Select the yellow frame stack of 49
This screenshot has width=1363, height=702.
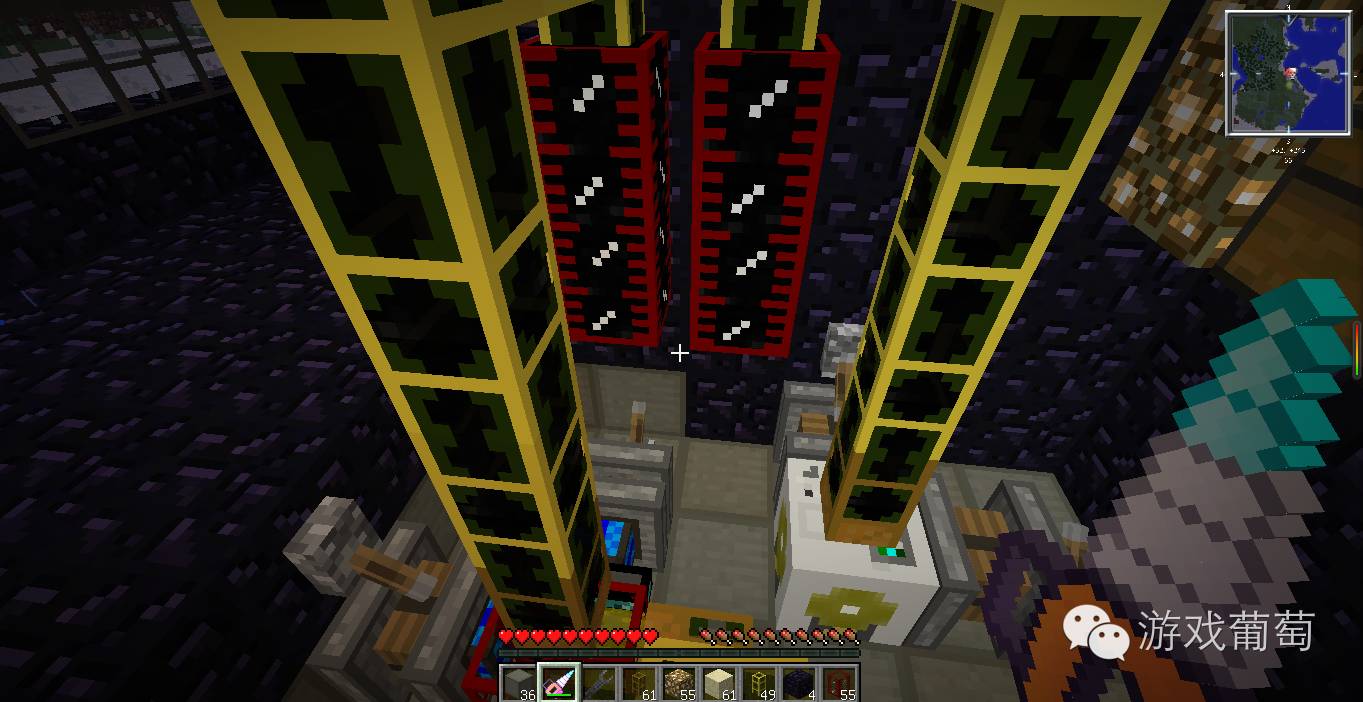coord(759,684)
